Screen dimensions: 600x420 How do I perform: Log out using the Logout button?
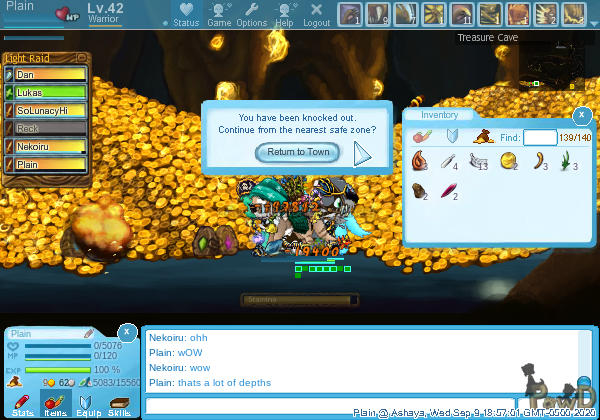coord(316,14)
